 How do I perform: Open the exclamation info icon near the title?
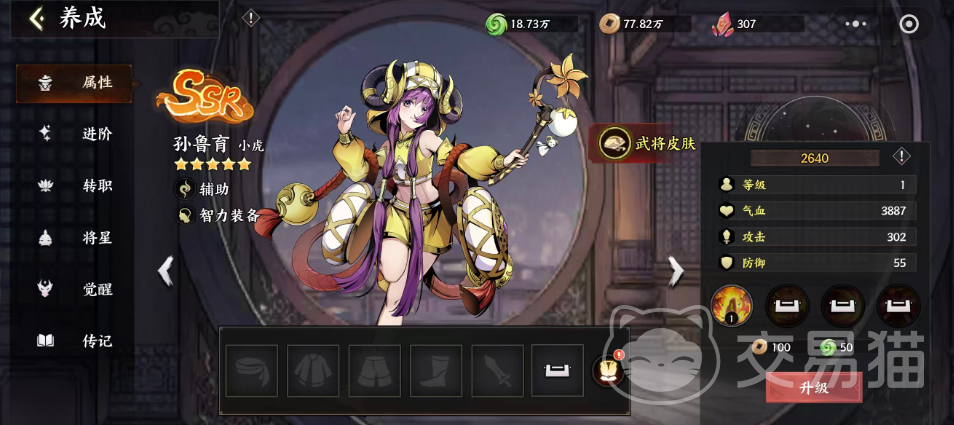(x=252, y=18)
